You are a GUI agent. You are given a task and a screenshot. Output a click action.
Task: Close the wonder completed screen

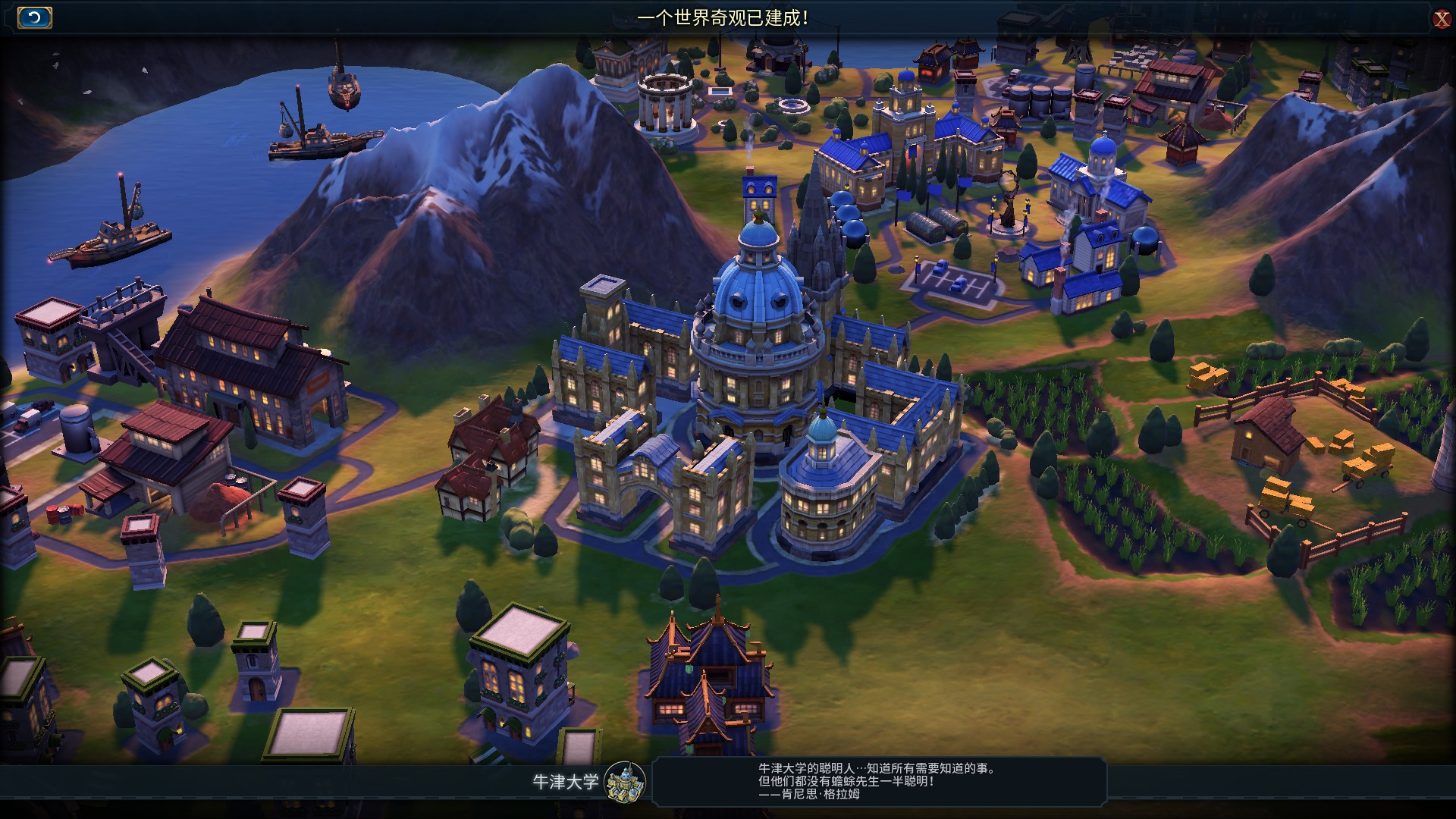(1441, 19)
